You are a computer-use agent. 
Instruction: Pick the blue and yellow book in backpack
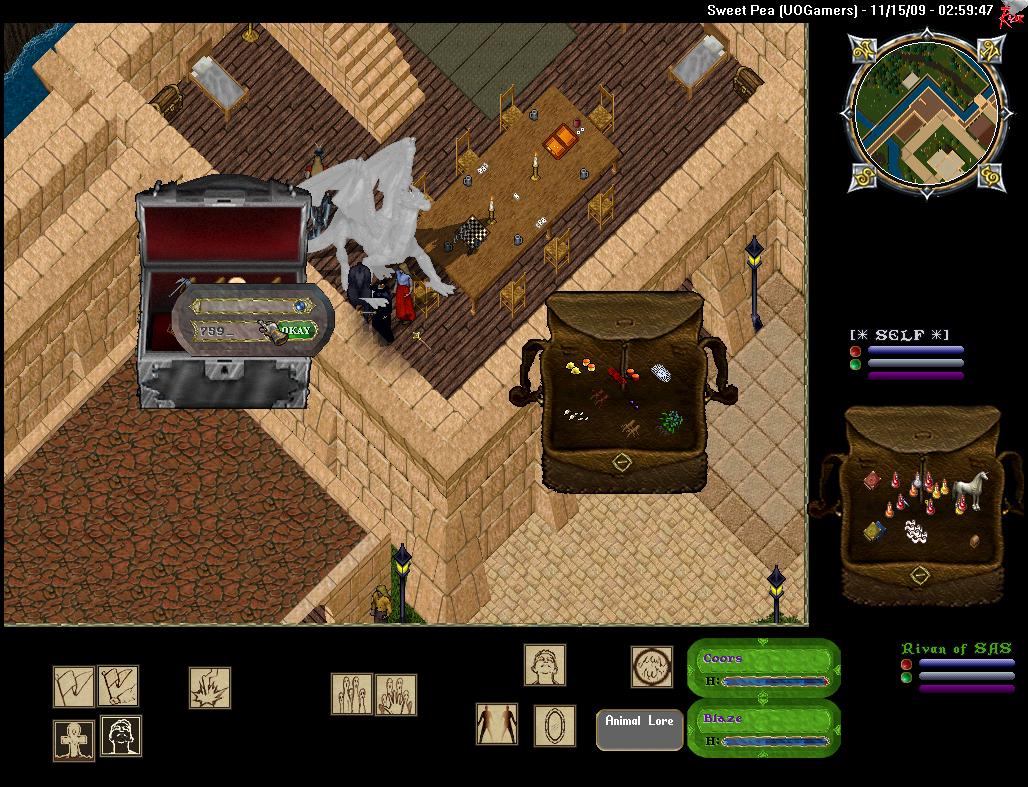[874, 530]
